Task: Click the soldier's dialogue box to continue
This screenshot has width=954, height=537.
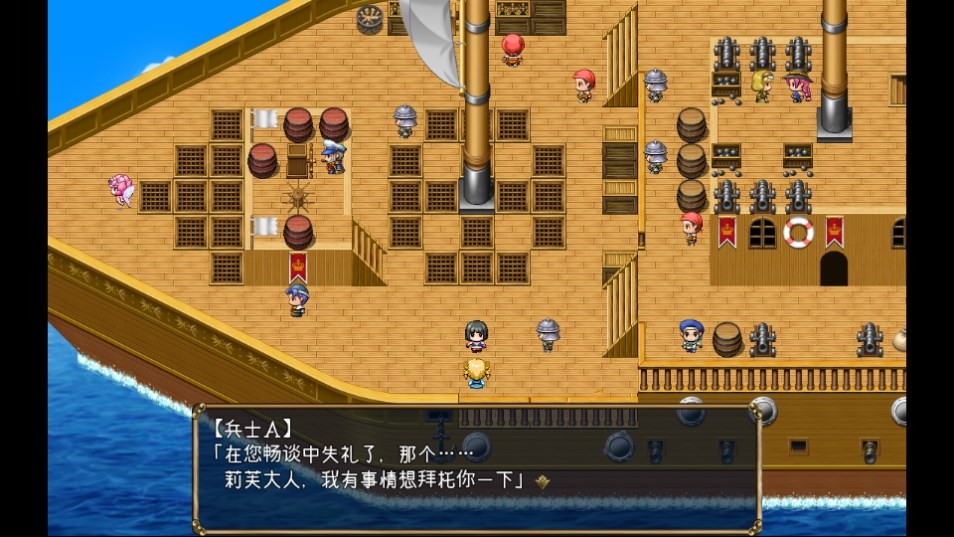Action: coord(476,468)
